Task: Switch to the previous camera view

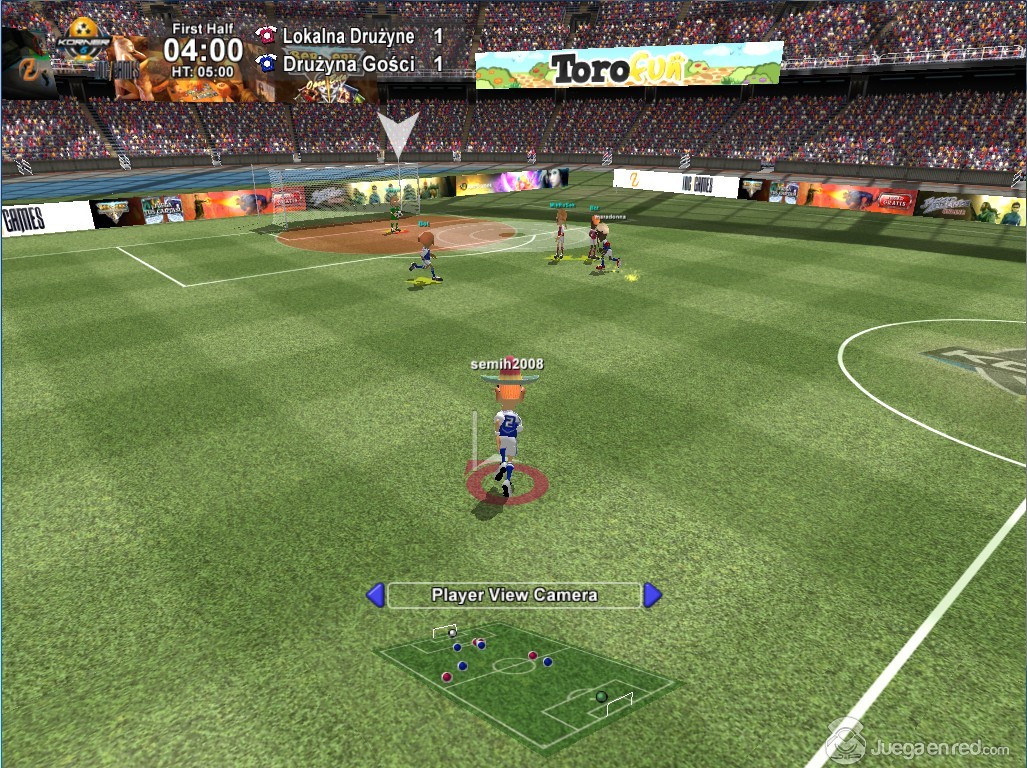Action: click(x=375, y=595)
